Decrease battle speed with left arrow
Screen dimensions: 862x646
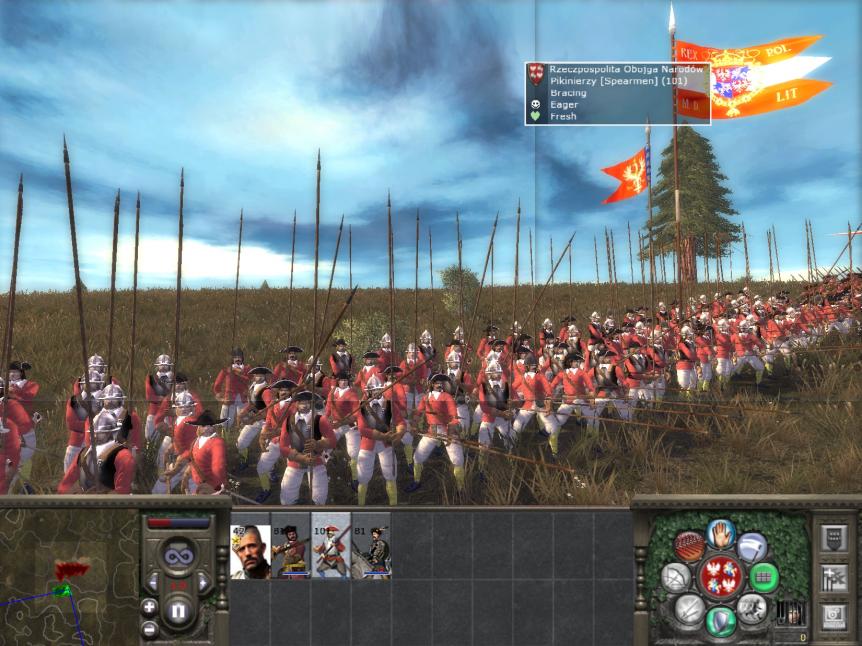pos(153,582)
